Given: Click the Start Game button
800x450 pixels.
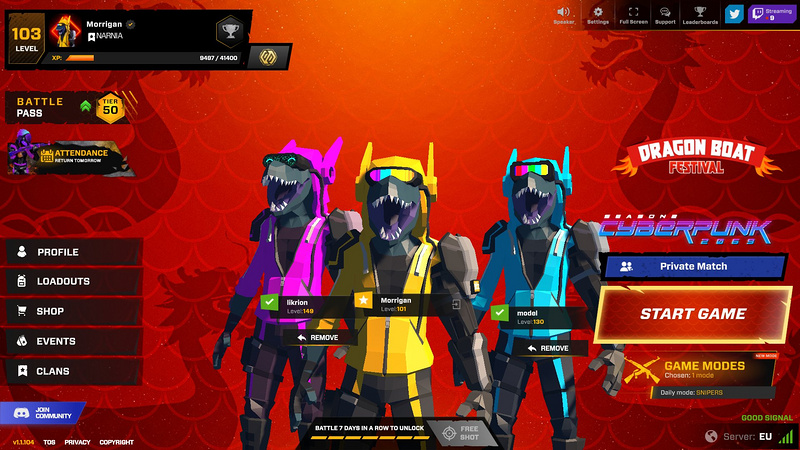Looking at the screenshot, I should coord(692,314).
